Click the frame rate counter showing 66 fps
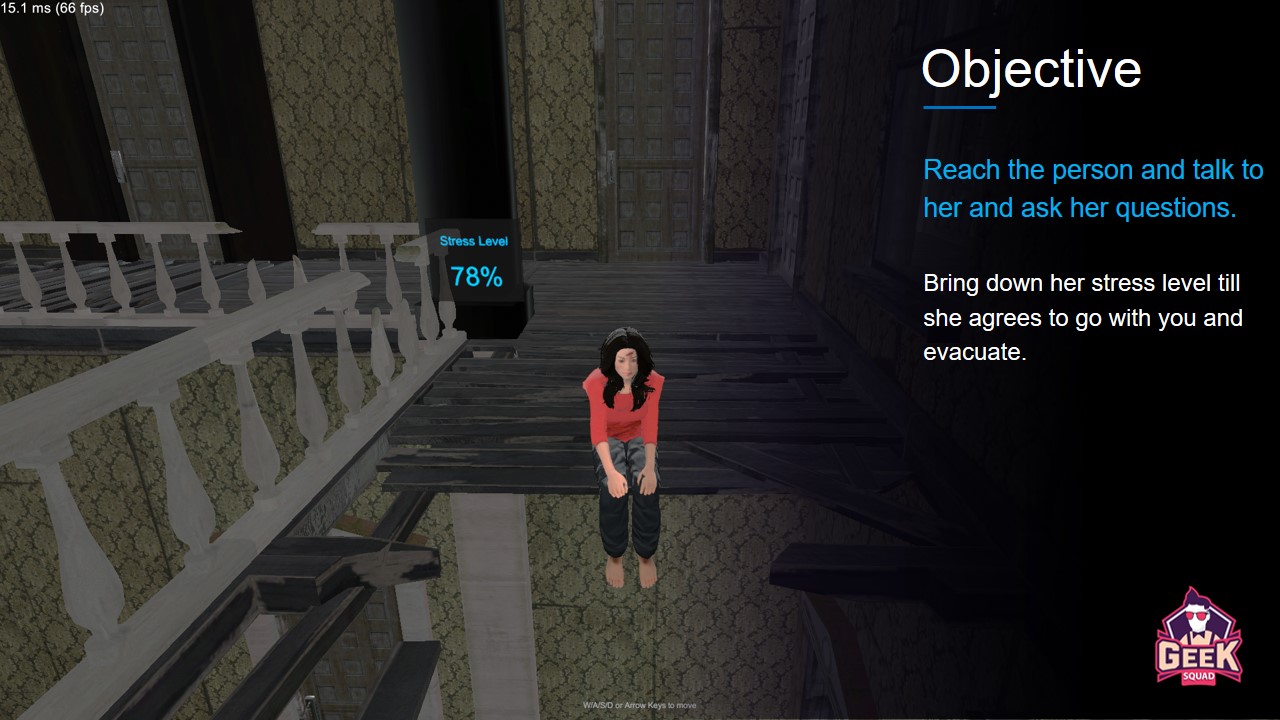Screen dimensions: 1280x720 pos(52,8)
